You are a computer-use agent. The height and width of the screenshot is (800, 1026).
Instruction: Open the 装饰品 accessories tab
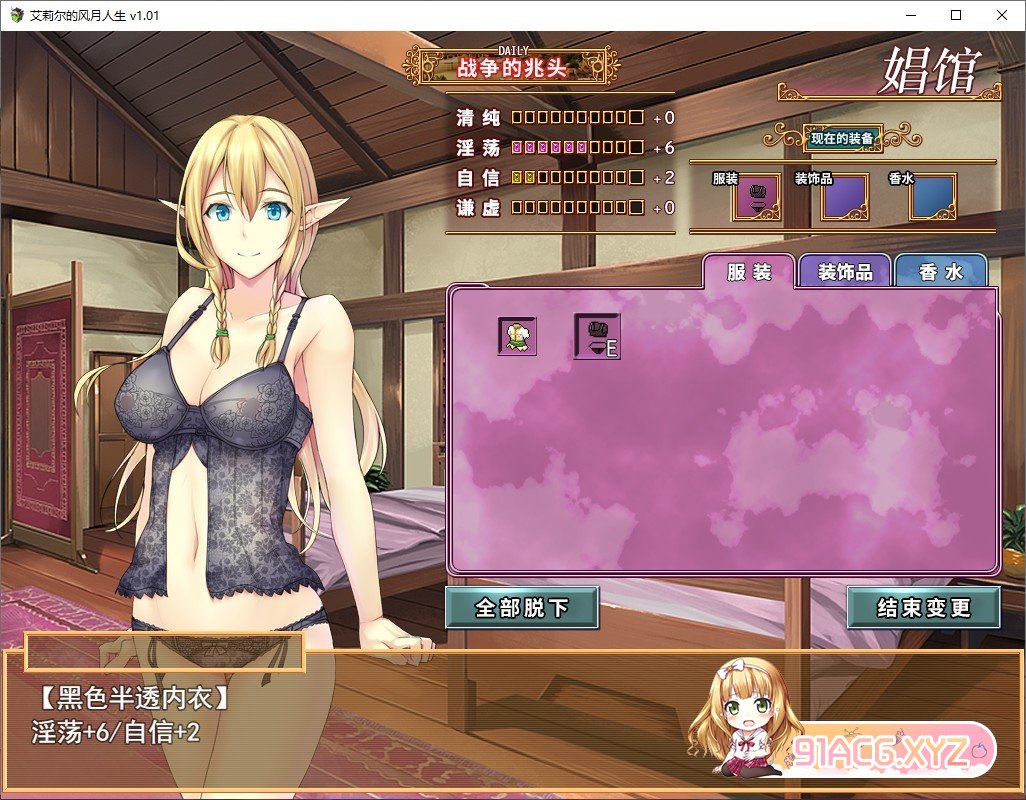(x=845, y=272)
